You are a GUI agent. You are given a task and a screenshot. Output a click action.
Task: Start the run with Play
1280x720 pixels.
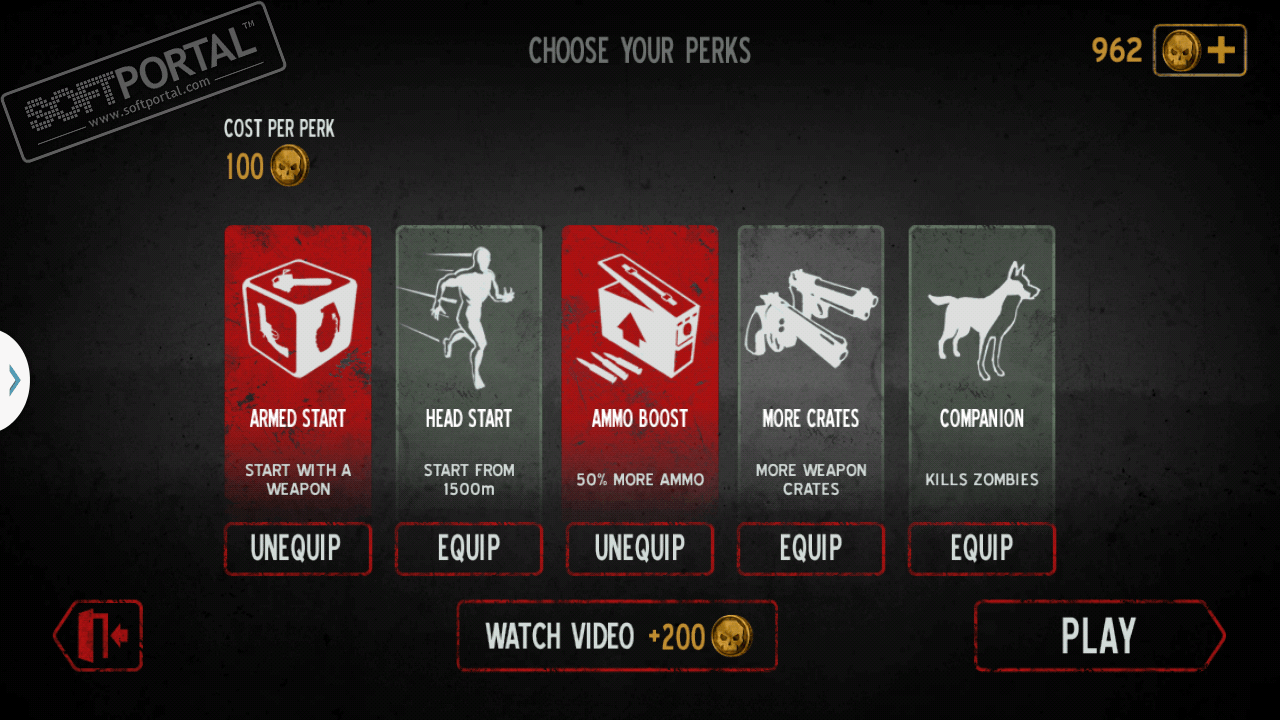[x=1098, y=636]
